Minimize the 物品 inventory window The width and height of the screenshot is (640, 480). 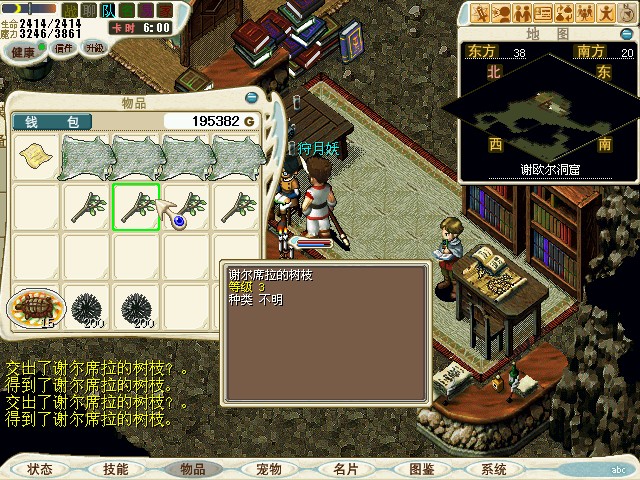tap(251, 98)
